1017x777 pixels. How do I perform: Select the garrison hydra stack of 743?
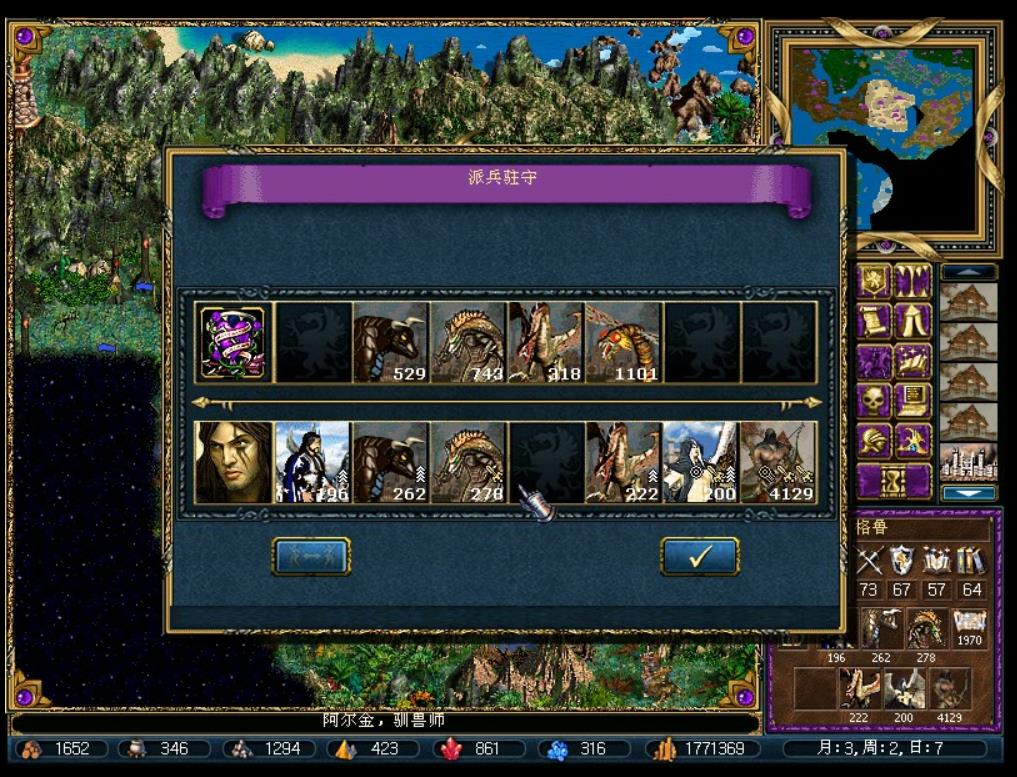(468, 343)
